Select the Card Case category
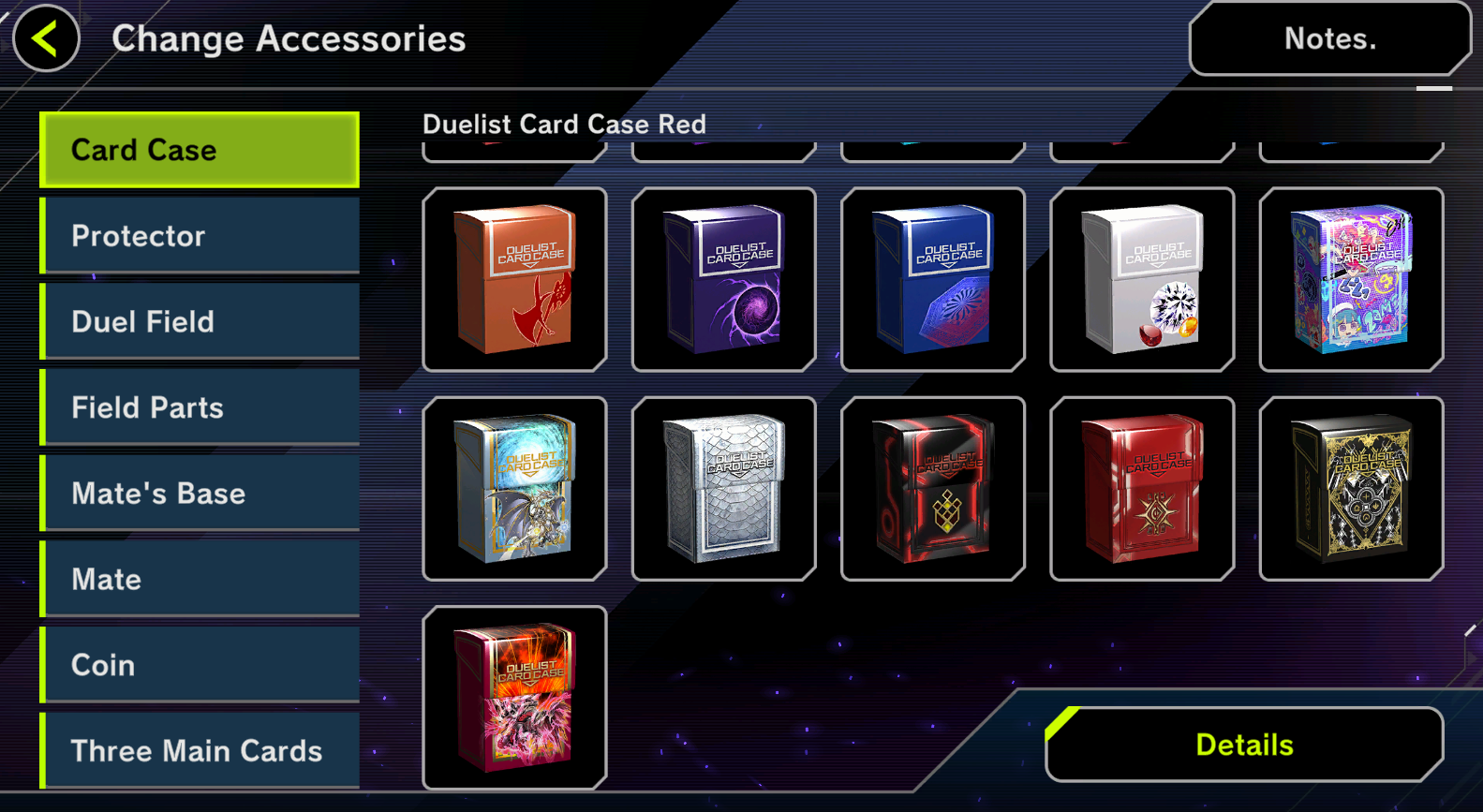Image resolution: width=1483 pixels, height=812 pixels. (x=200, y=150)
